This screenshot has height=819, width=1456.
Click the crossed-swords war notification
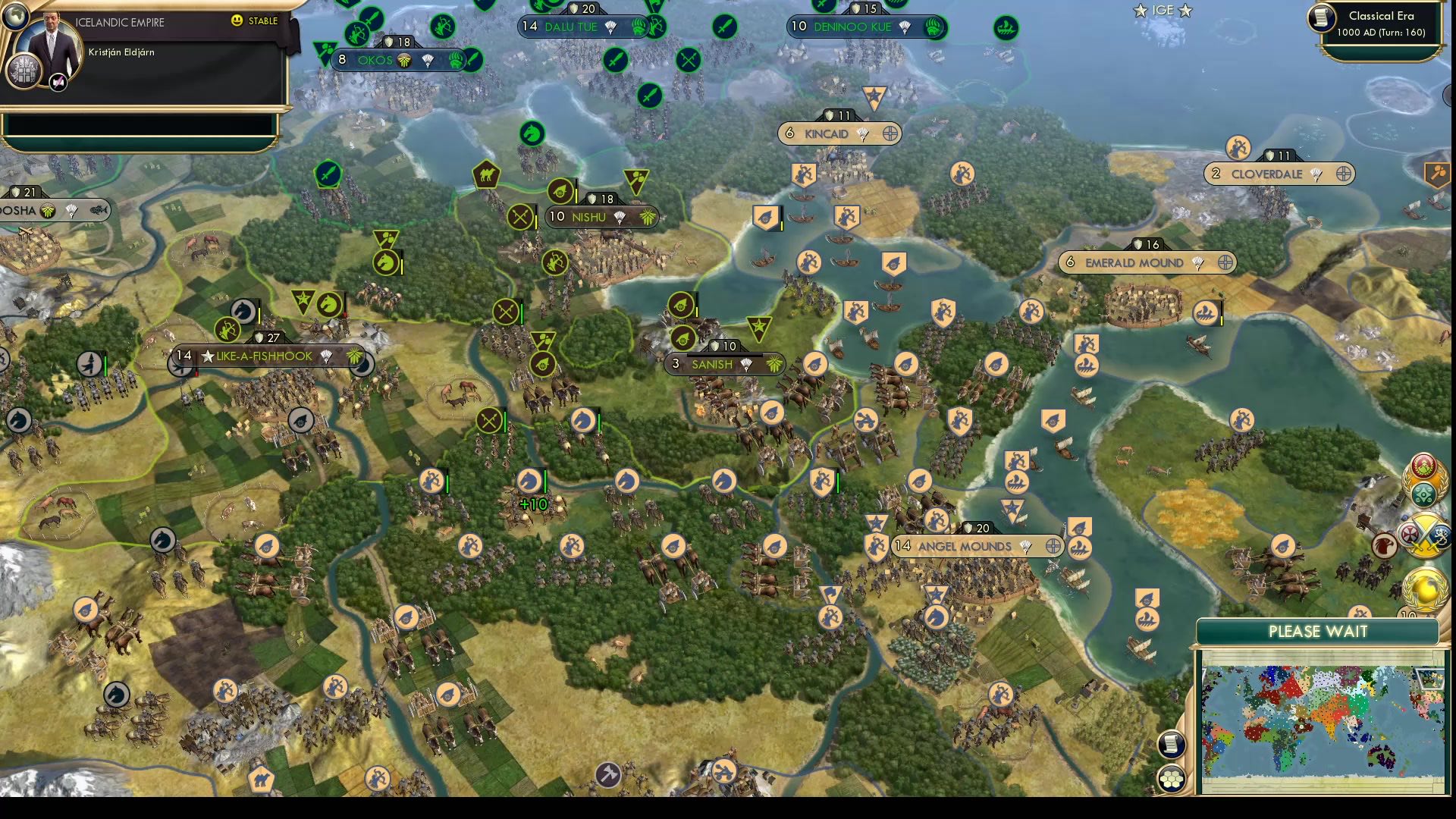1424,536
